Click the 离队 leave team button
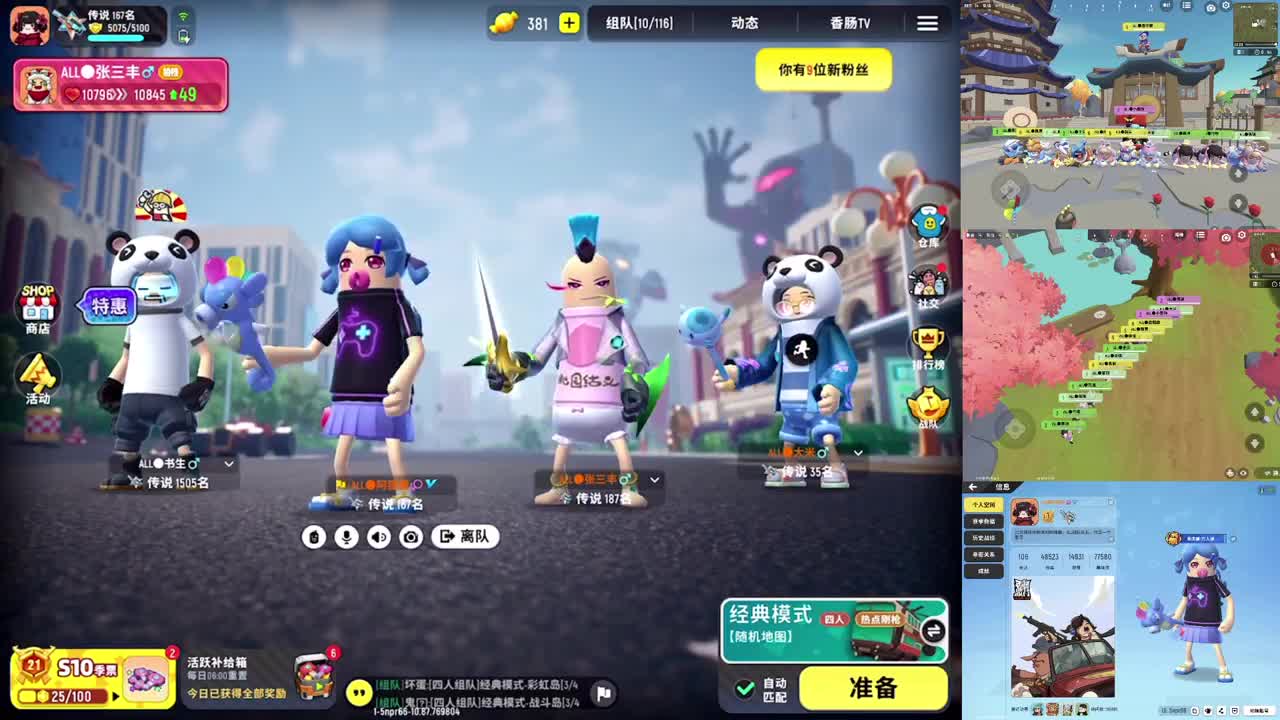The width and height of the screenshot is (1280, 720). coord(465,536)
